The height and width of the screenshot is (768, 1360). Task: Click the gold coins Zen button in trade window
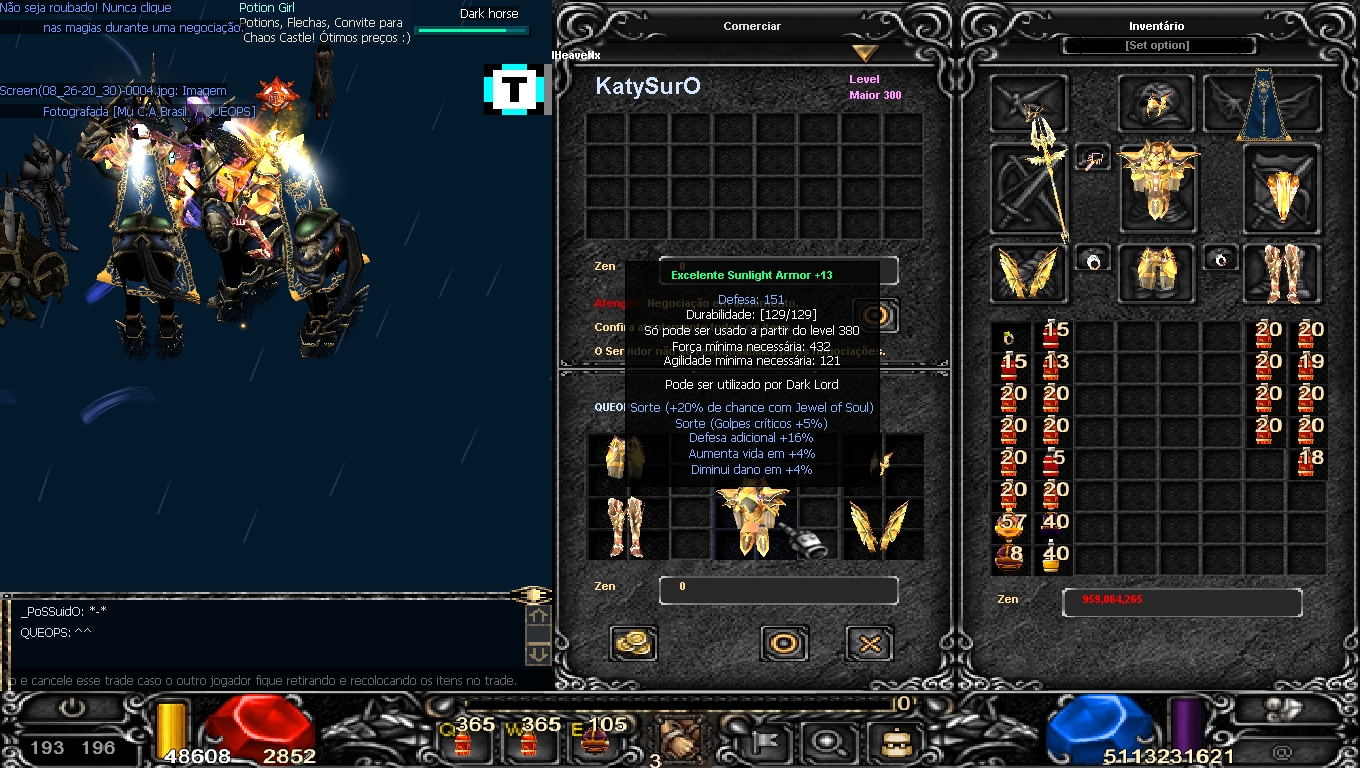coord(632,643)
